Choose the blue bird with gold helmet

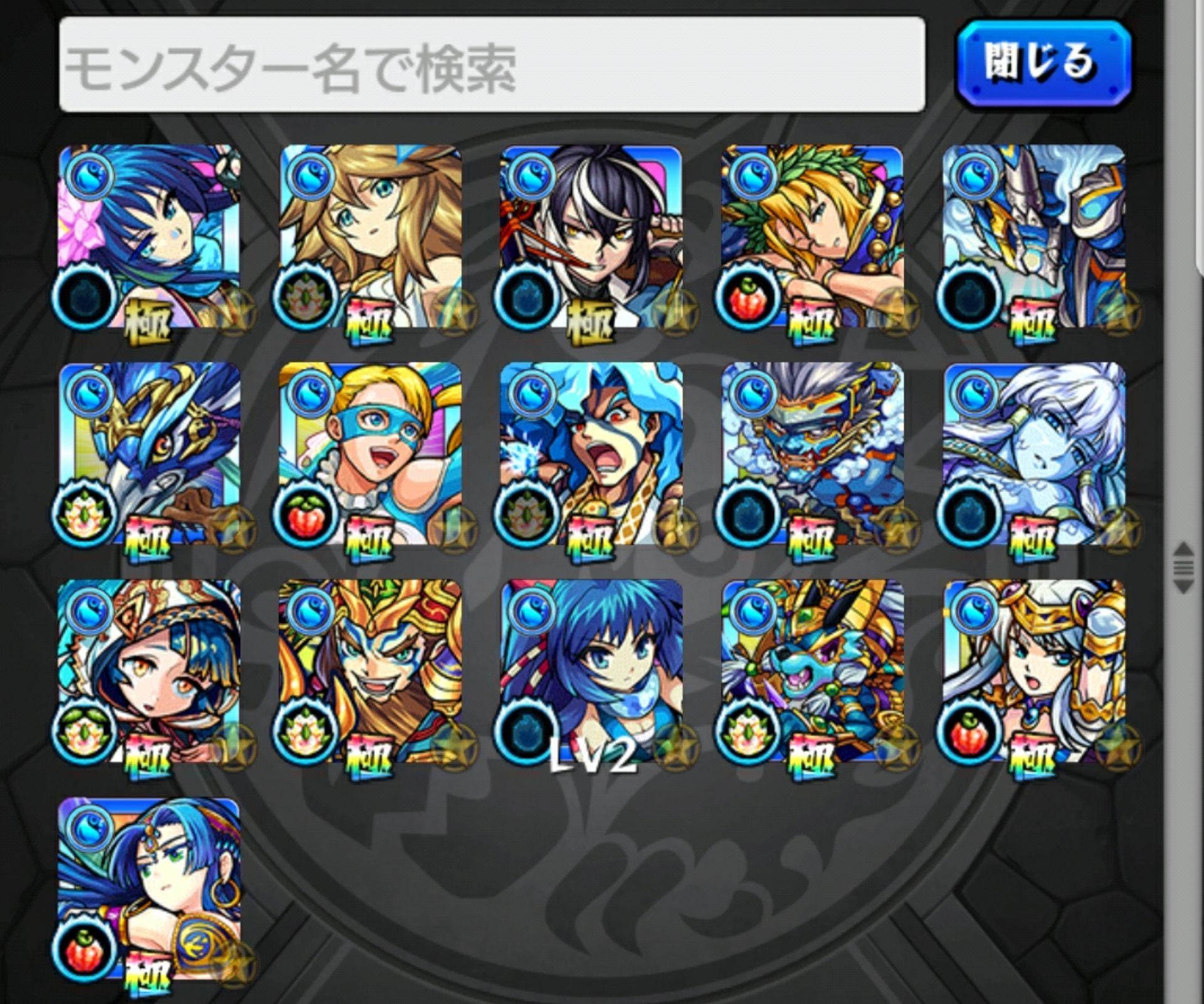[x=149, y=454]
